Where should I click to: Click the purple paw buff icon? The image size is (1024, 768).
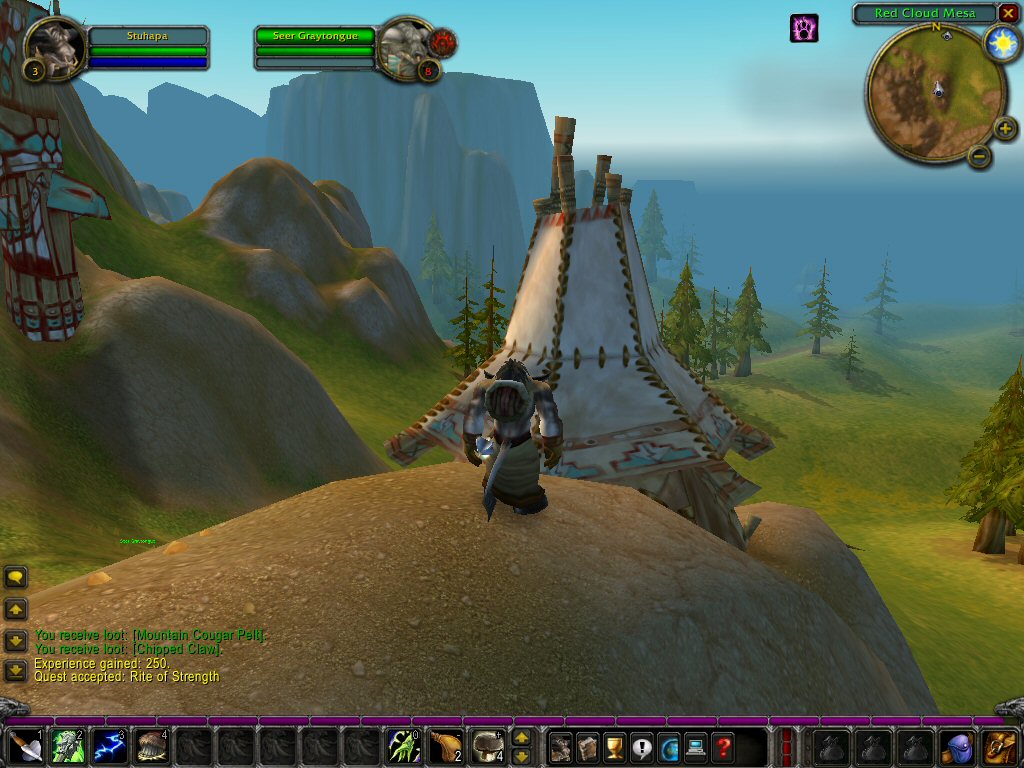804,27
